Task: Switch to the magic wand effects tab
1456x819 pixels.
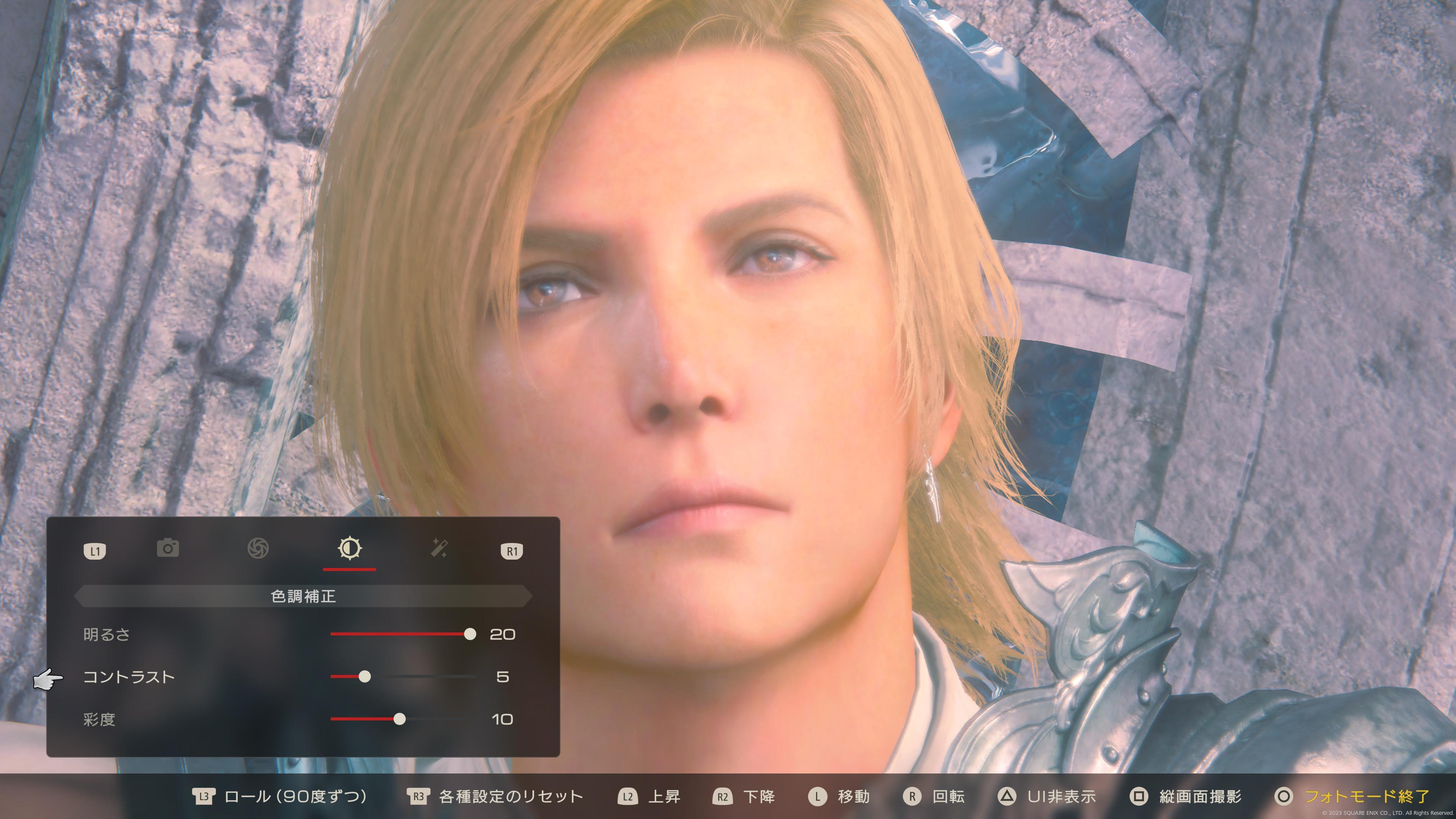Action: point(439,548)
